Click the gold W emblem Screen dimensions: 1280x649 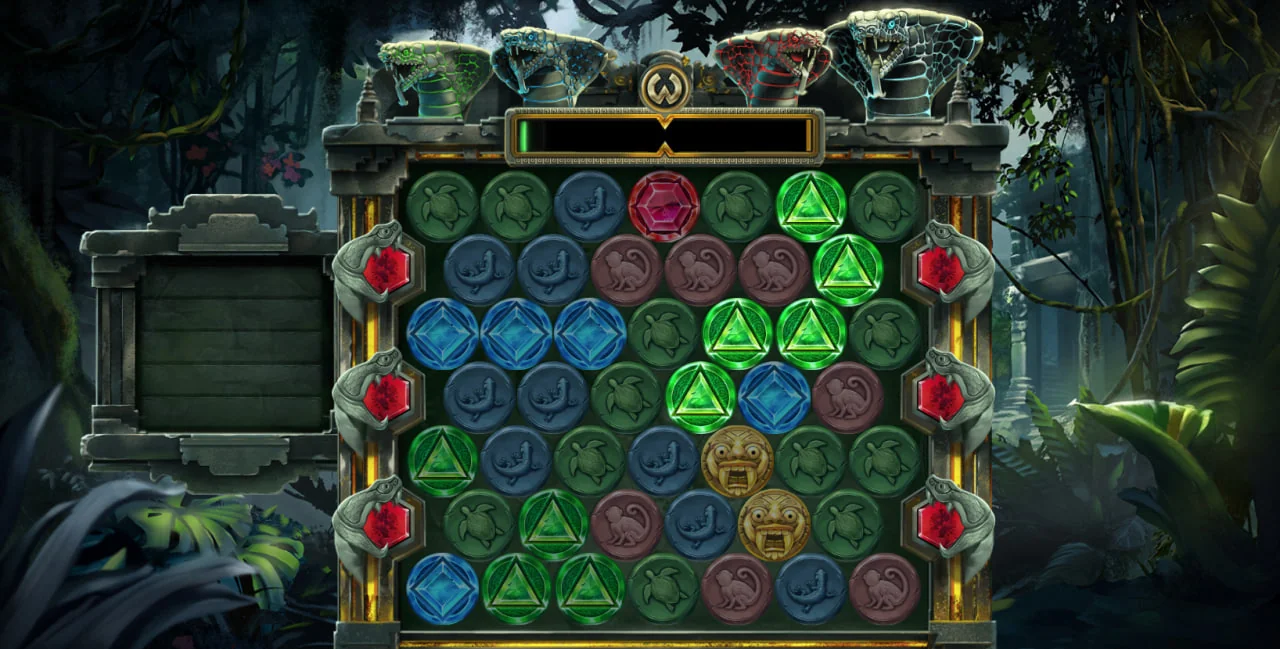click(x=664, y=89)
